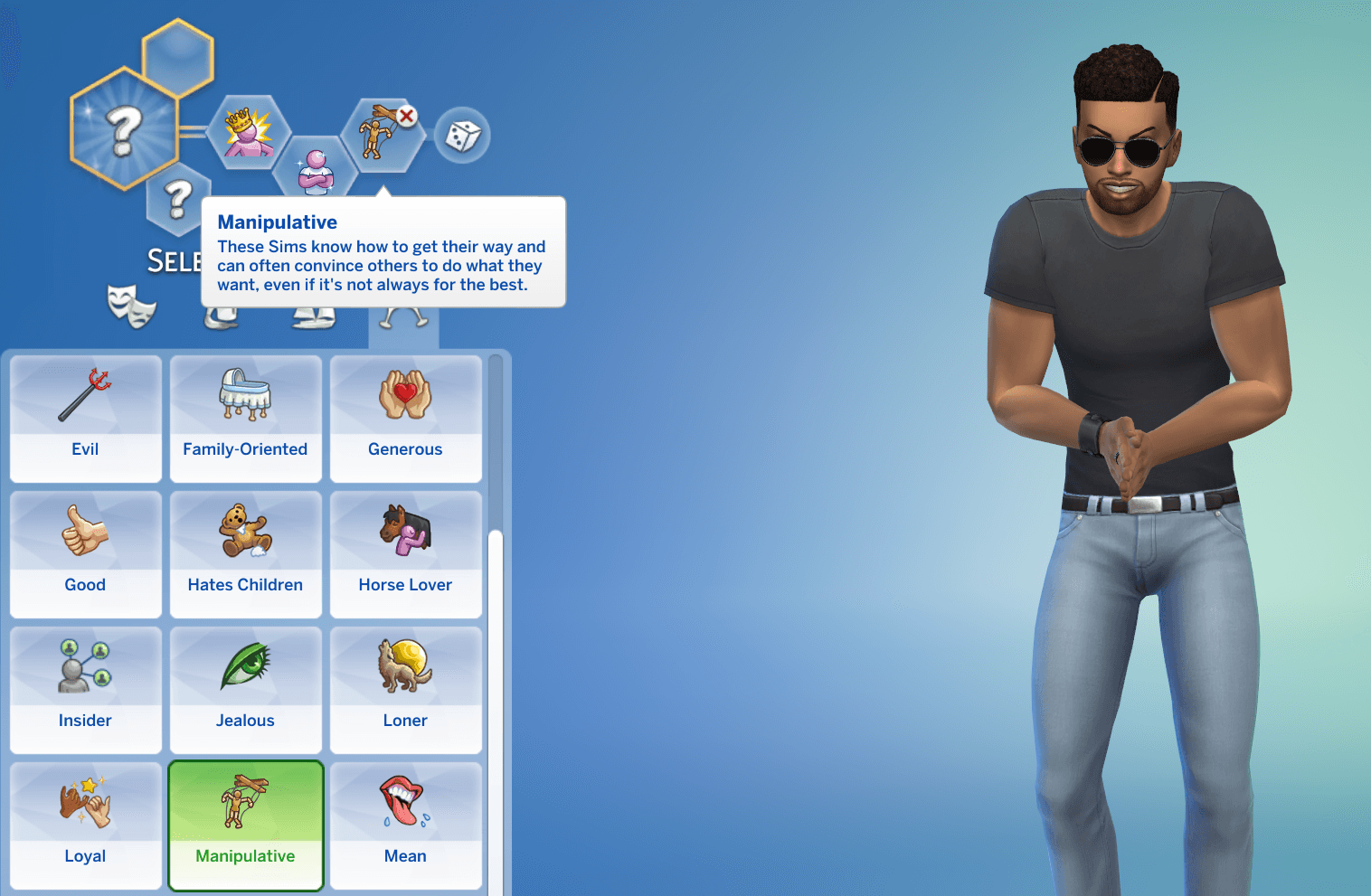Select the Jealous green-eye trait icon
This screenshot has height=896, width=1371.
pyautogui.click(x=245, y=666)
